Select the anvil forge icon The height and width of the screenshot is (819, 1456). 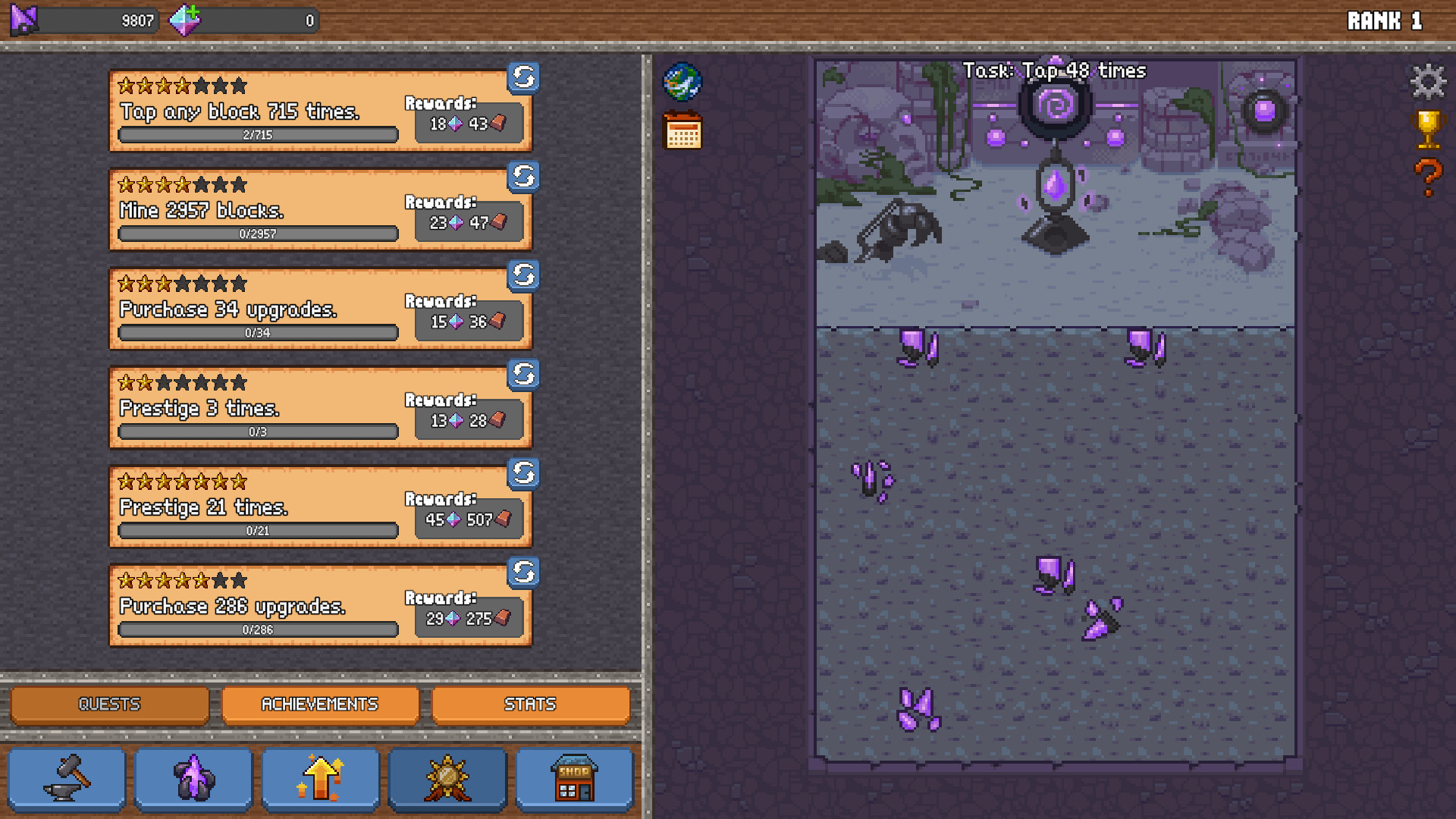pos(67,778)
